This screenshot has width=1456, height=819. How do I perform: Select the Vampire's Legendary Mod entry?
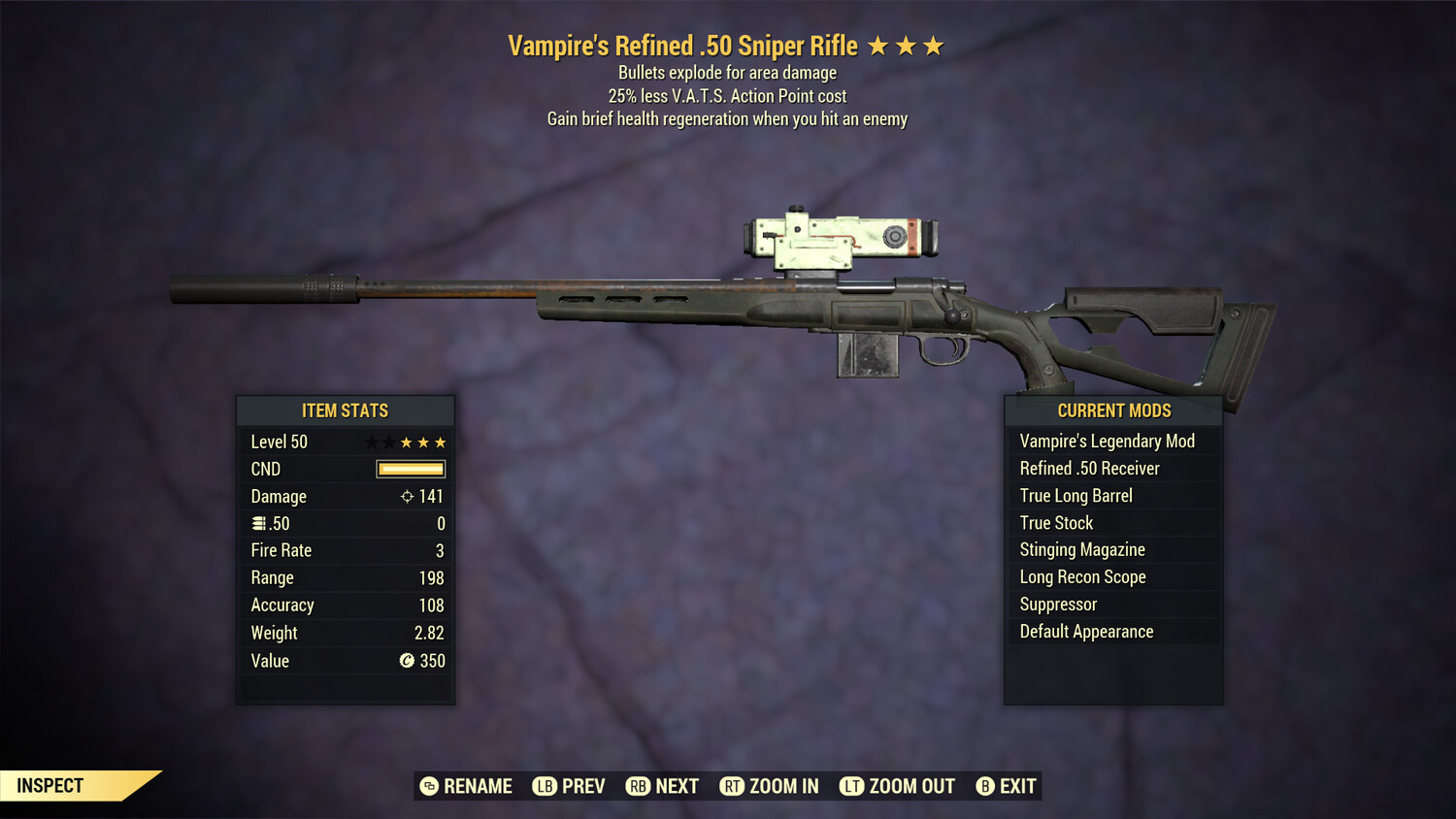[1107, 441]
